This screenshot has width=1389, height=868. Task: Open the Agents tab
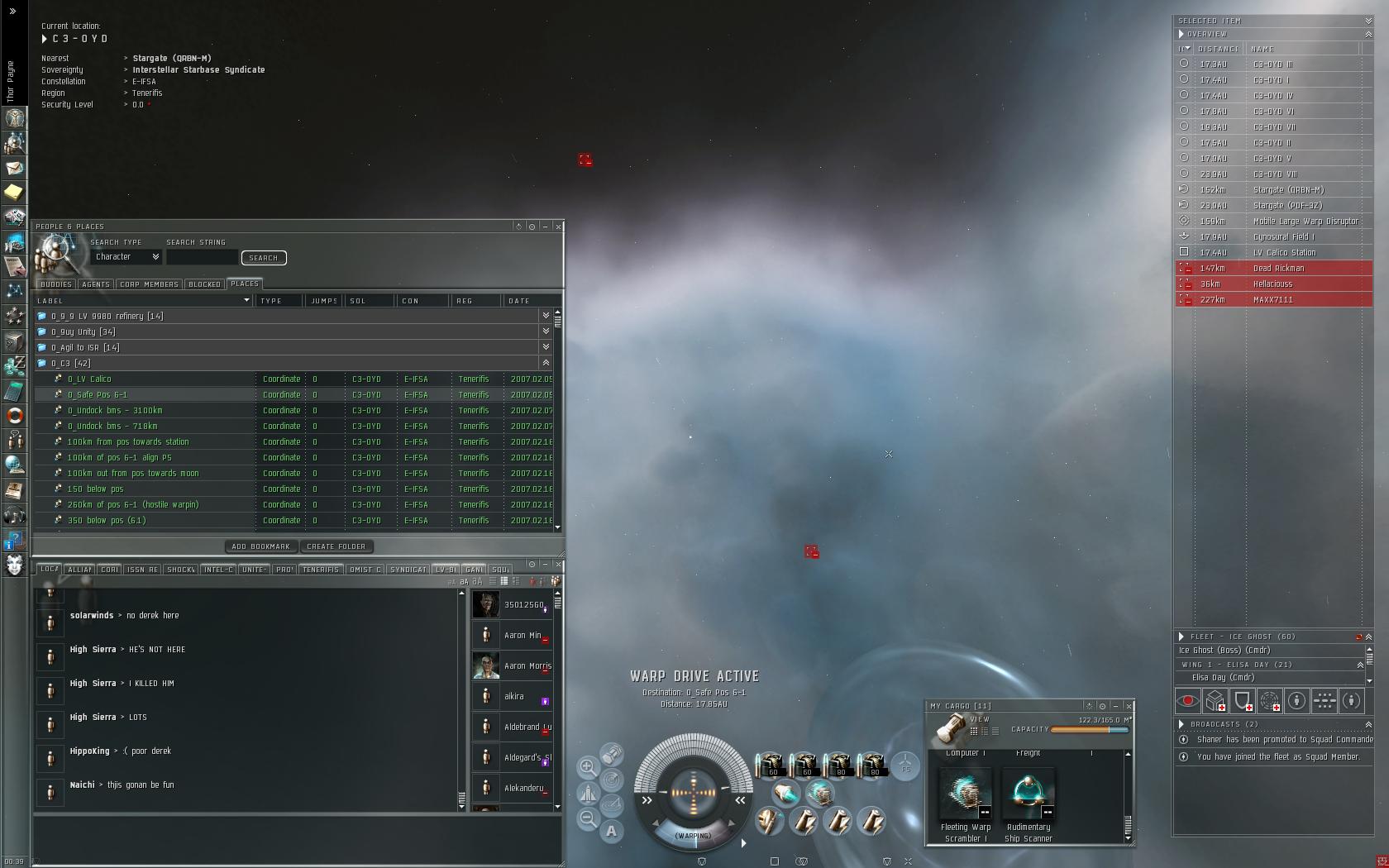click(x=96, y=284)
